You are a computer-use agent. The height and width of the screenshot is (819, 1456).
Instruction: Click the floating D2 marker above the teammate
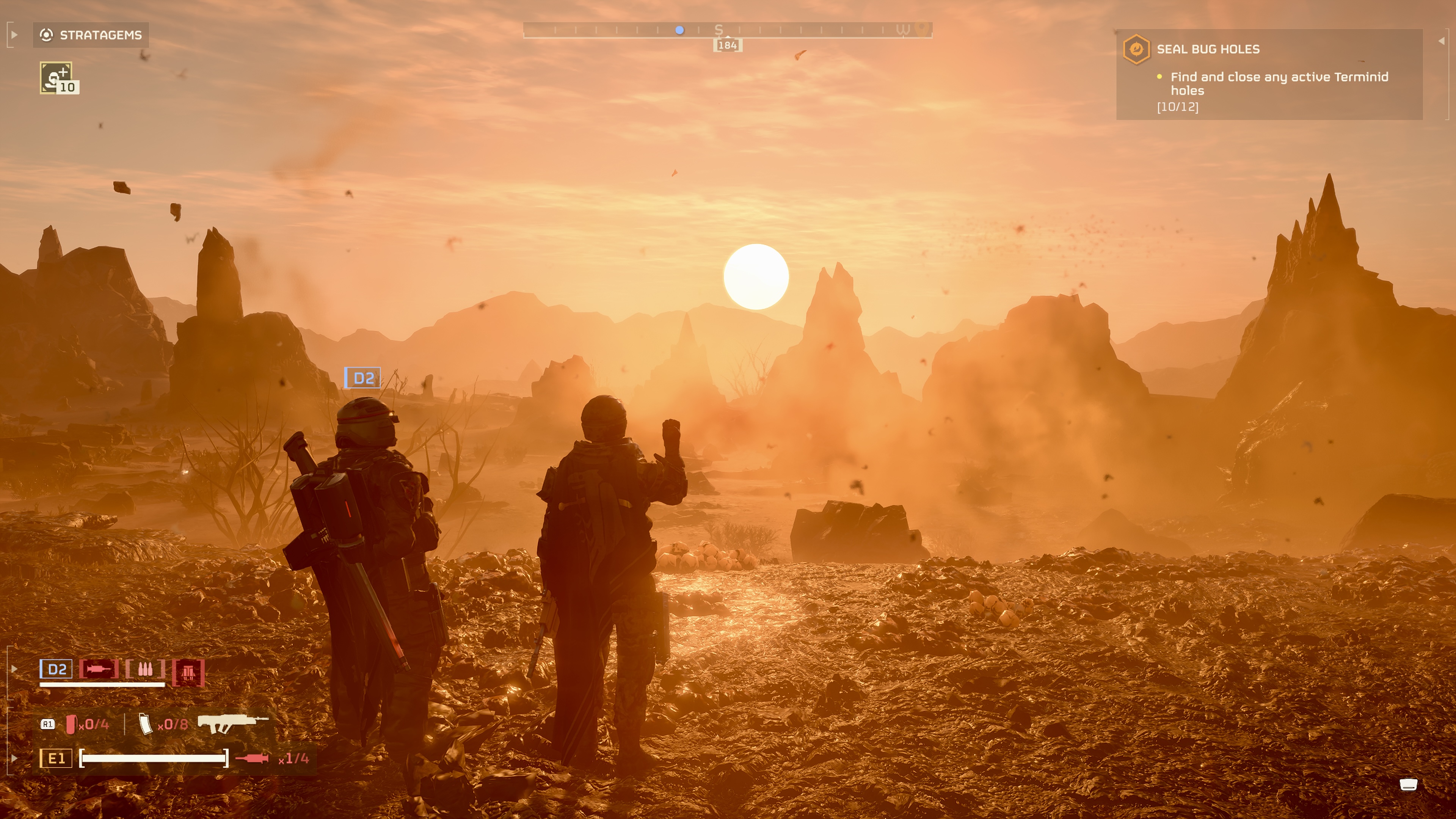point(363,378)
